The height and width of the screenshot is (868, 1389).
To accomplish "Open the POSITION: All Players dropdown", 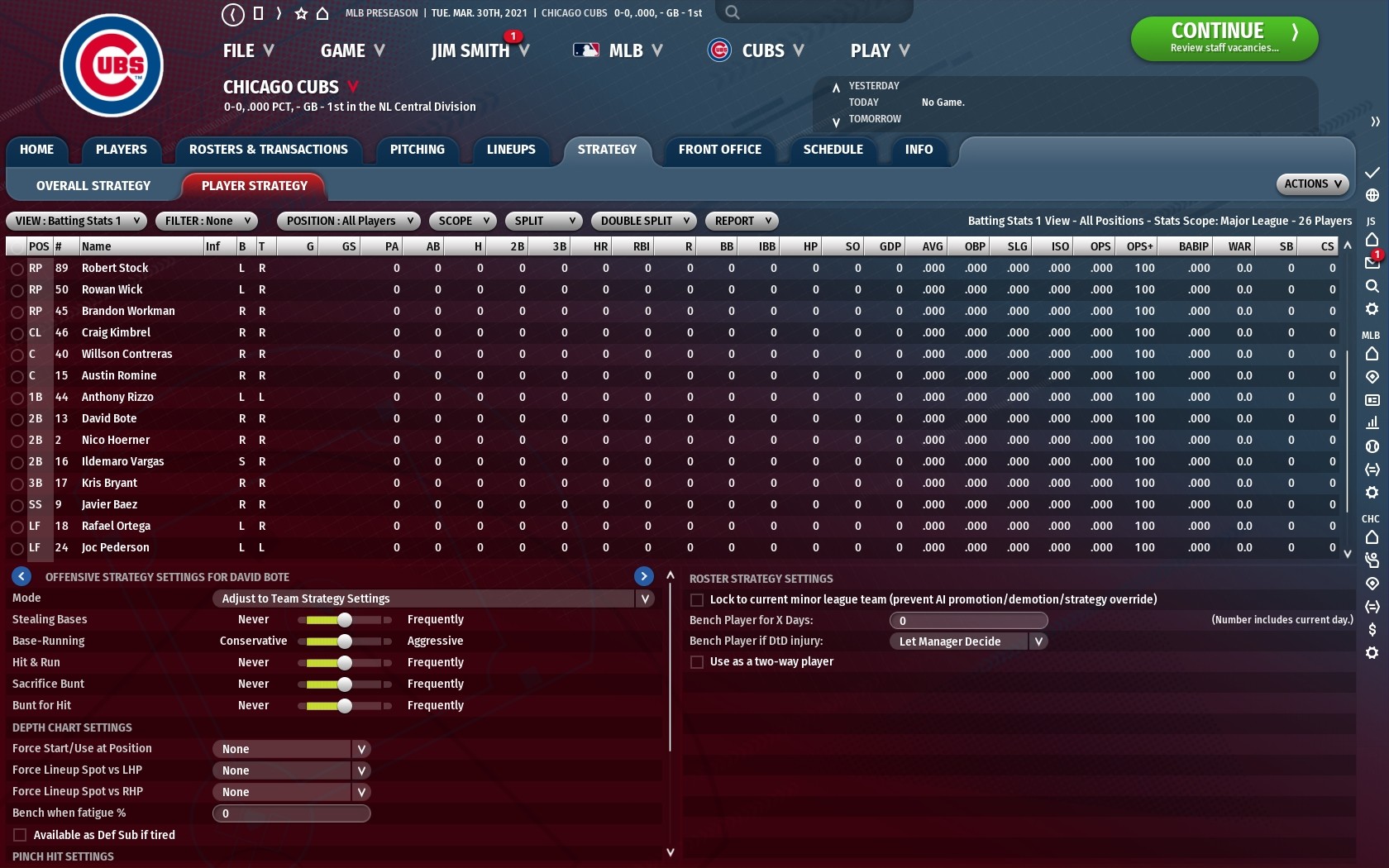I will (x=347, y=221).
